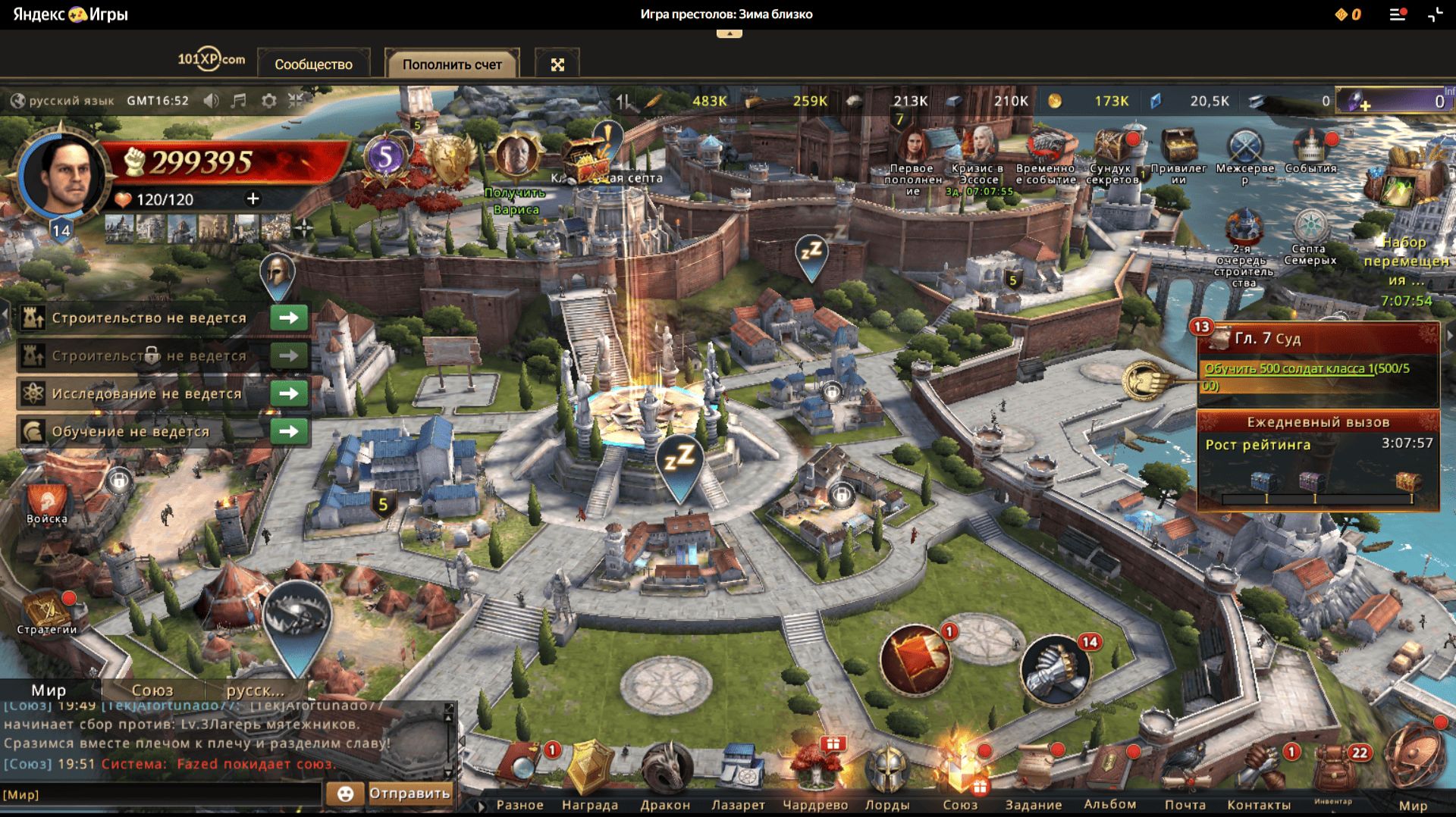Open the player avatar profile
Image resolution: width=1456 pixels, height=817 pixels.
[x=62, y=176]
